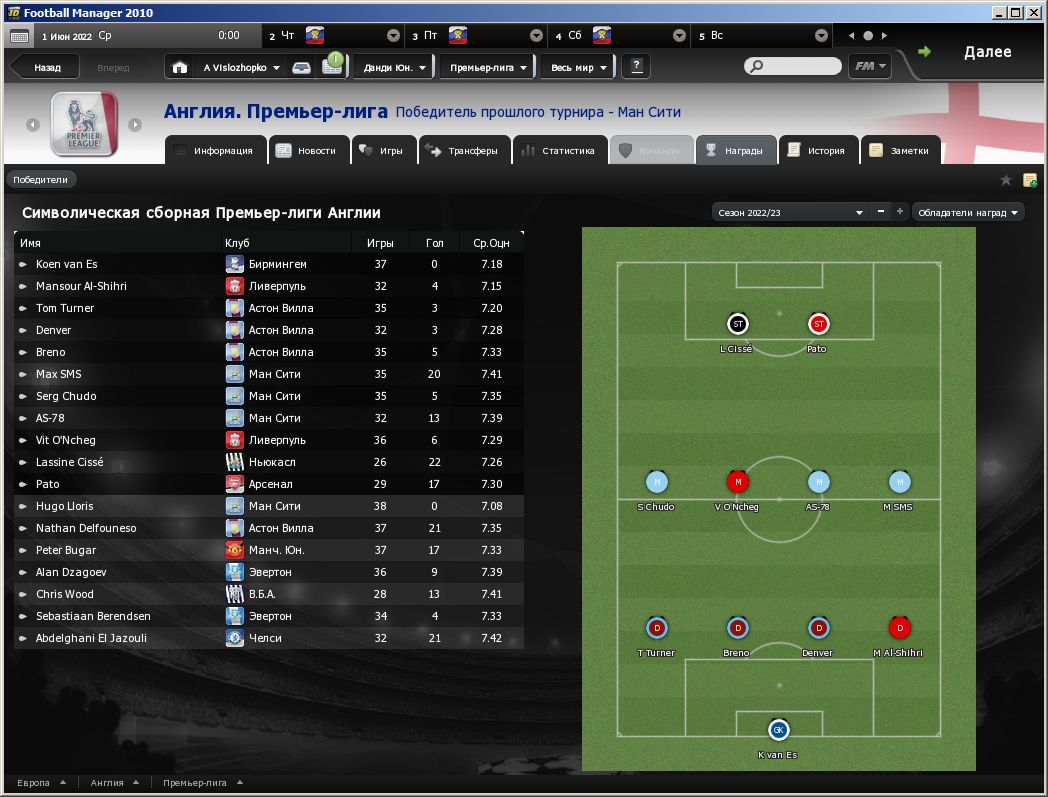The width and height of the screenshot is (1048, 797).
Task: Go back with the Назад button
Action: pos(46,68)
